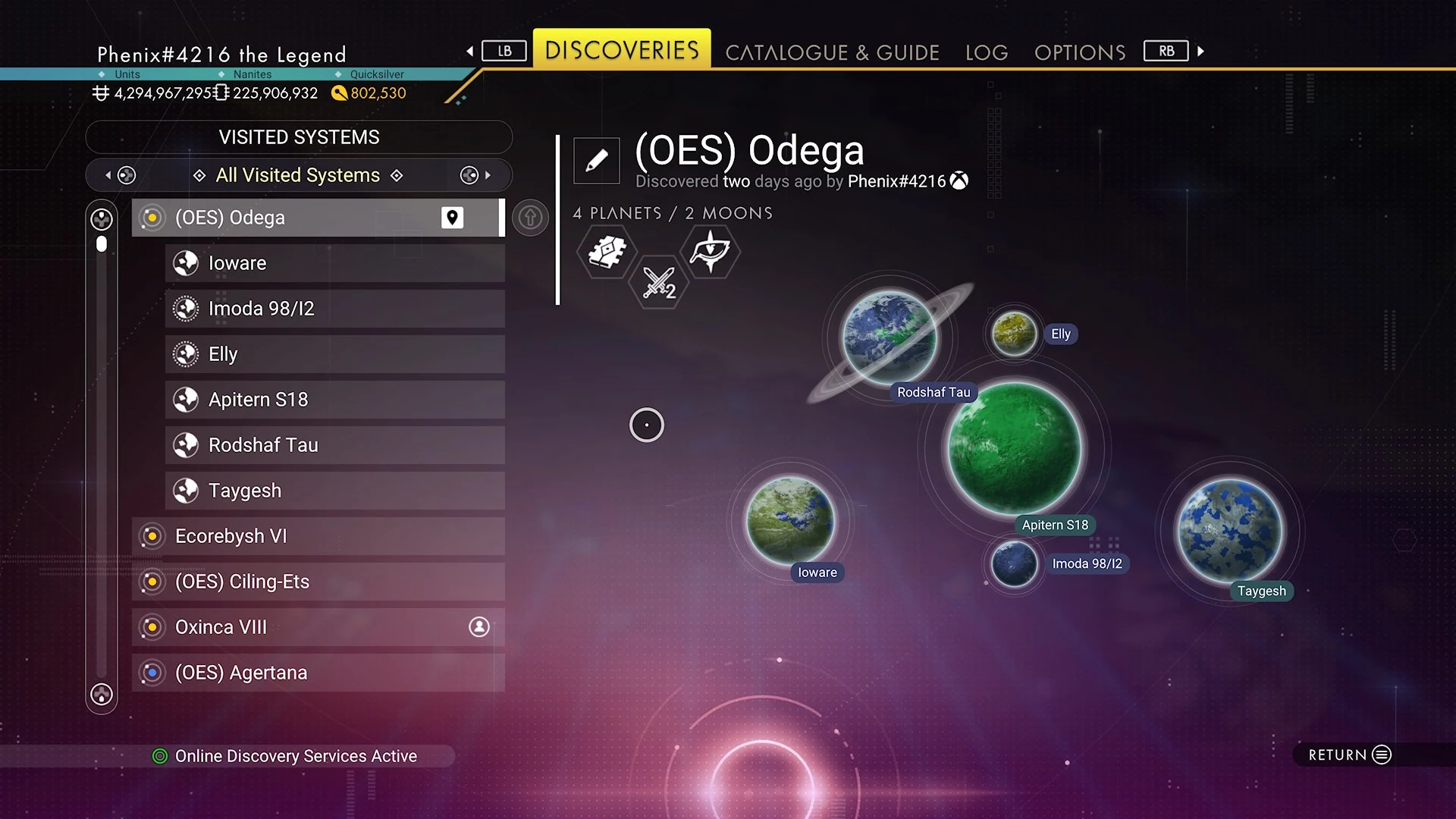
Task: Open the Apitern S18 list entry
Action: [334, 400]
